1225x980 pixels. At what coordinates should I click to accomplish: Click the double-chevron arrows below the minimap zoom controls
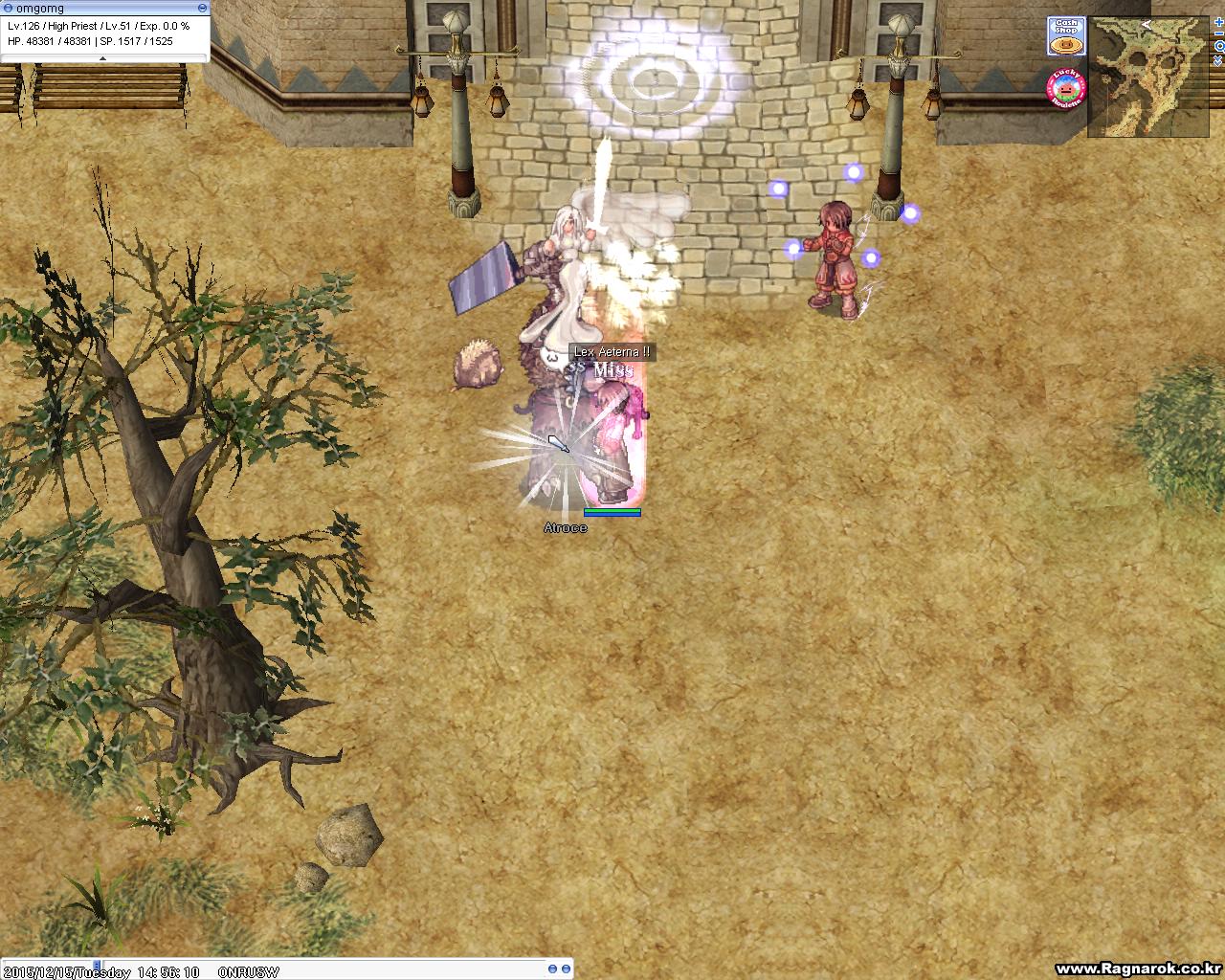[x=1218, y=61]
